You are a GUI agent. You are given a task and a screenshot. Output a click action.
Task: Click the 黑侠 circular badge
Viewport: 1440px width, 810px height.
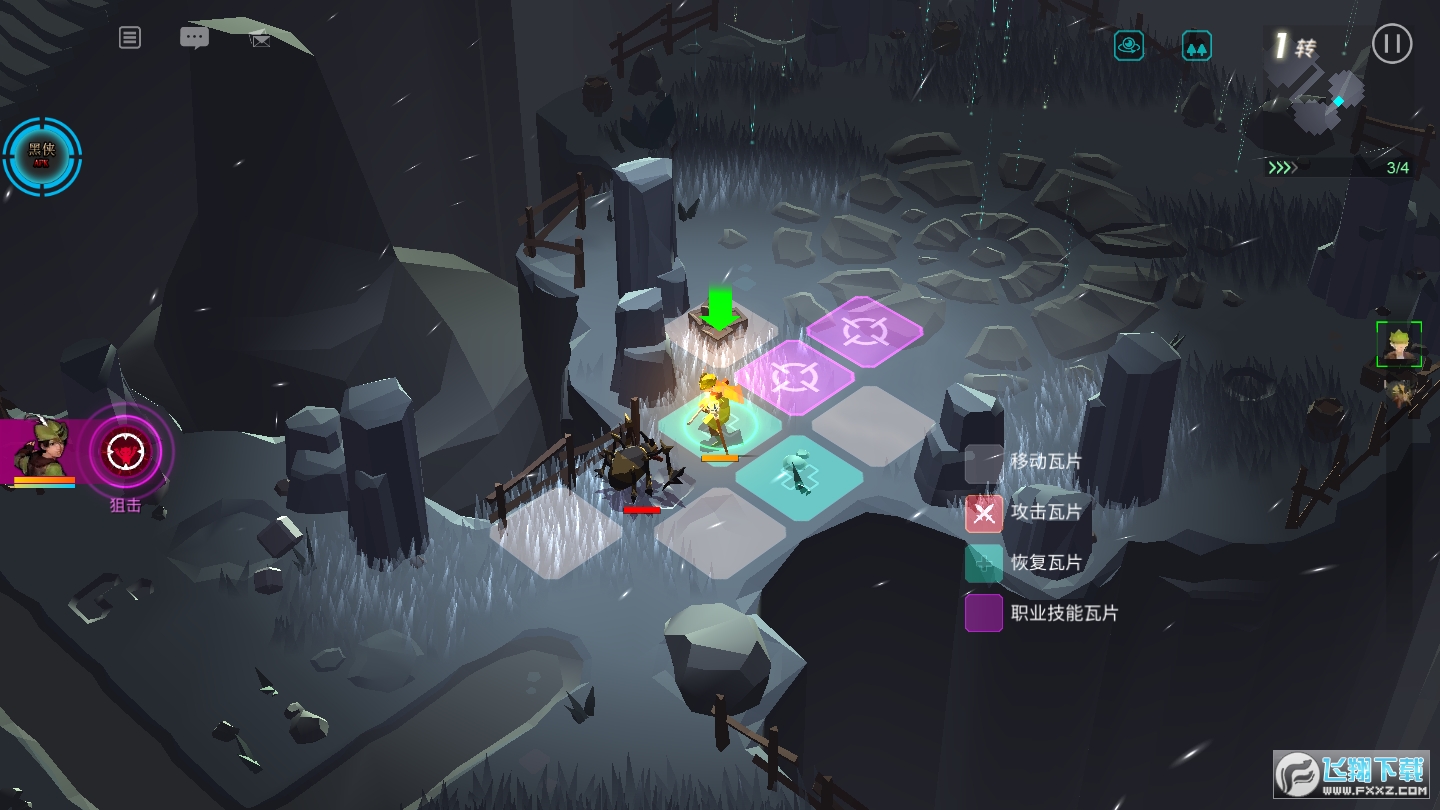pos(42,155)
